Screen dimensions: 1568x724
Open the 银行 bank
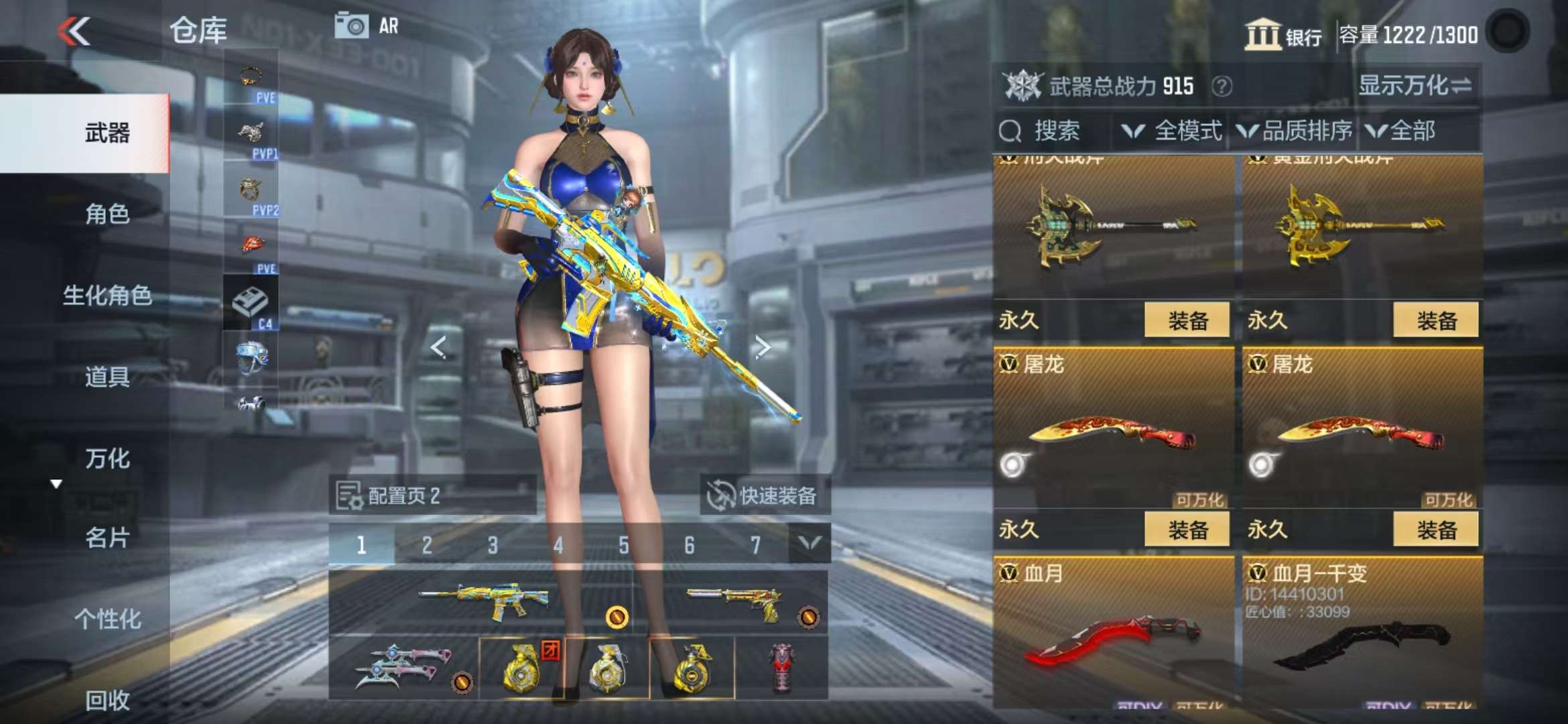[1283, 35]
